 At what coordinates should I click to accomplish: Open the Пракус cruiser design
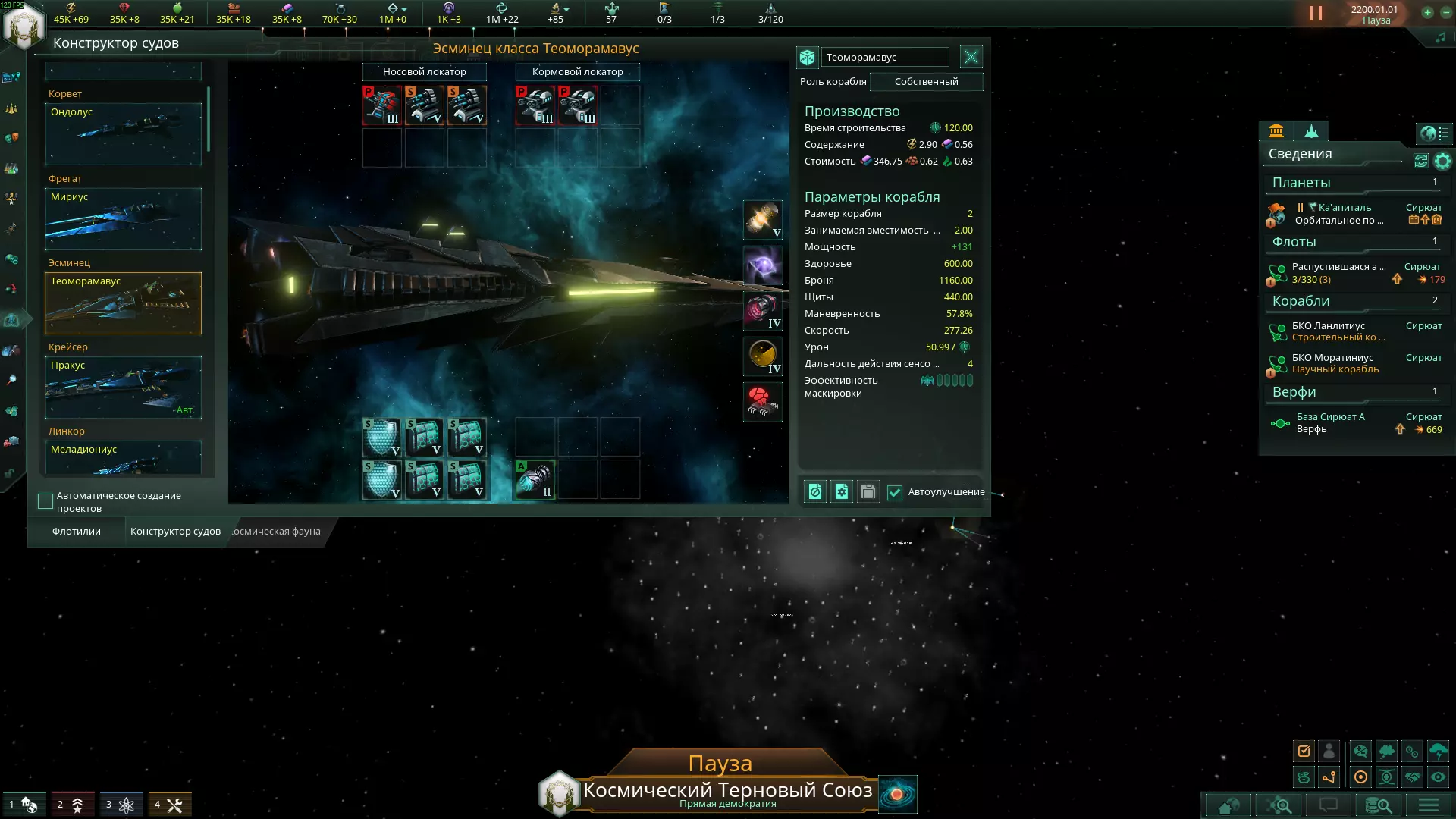(x=123, y=388)
